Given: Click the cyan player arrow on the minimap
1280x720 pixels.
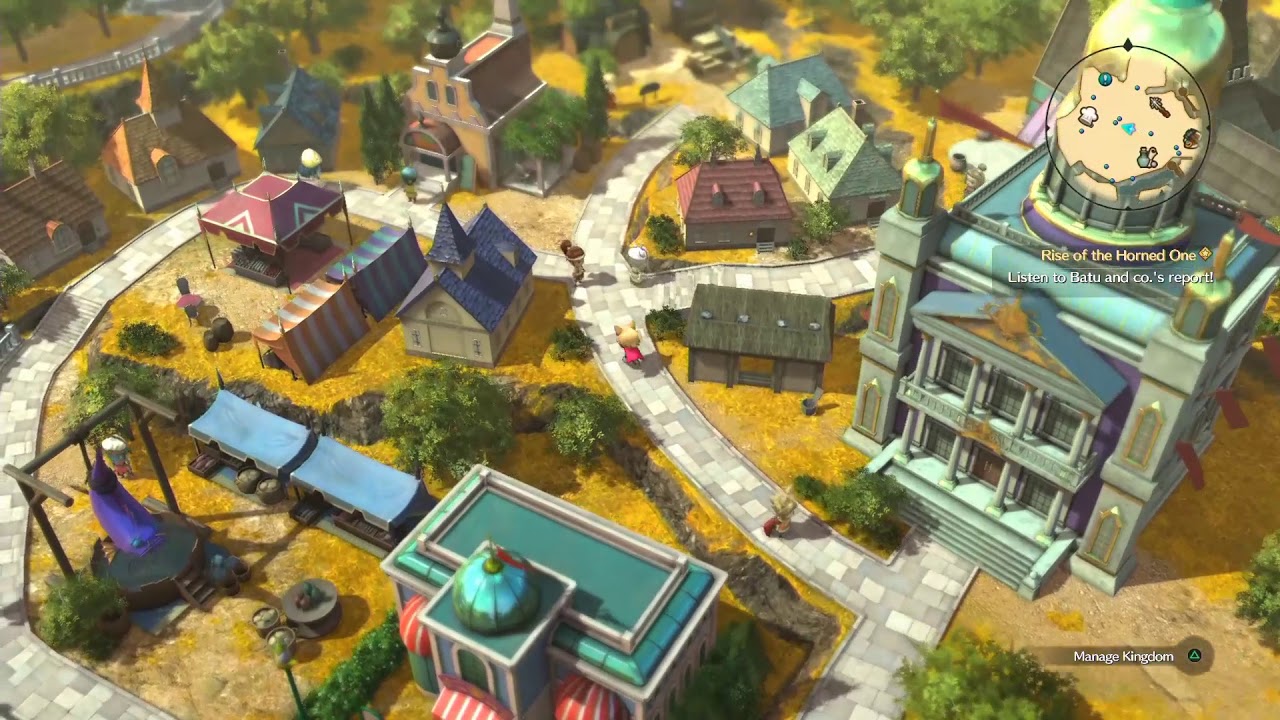Looking at the screenshot, I should click(x=1128, y=128).
